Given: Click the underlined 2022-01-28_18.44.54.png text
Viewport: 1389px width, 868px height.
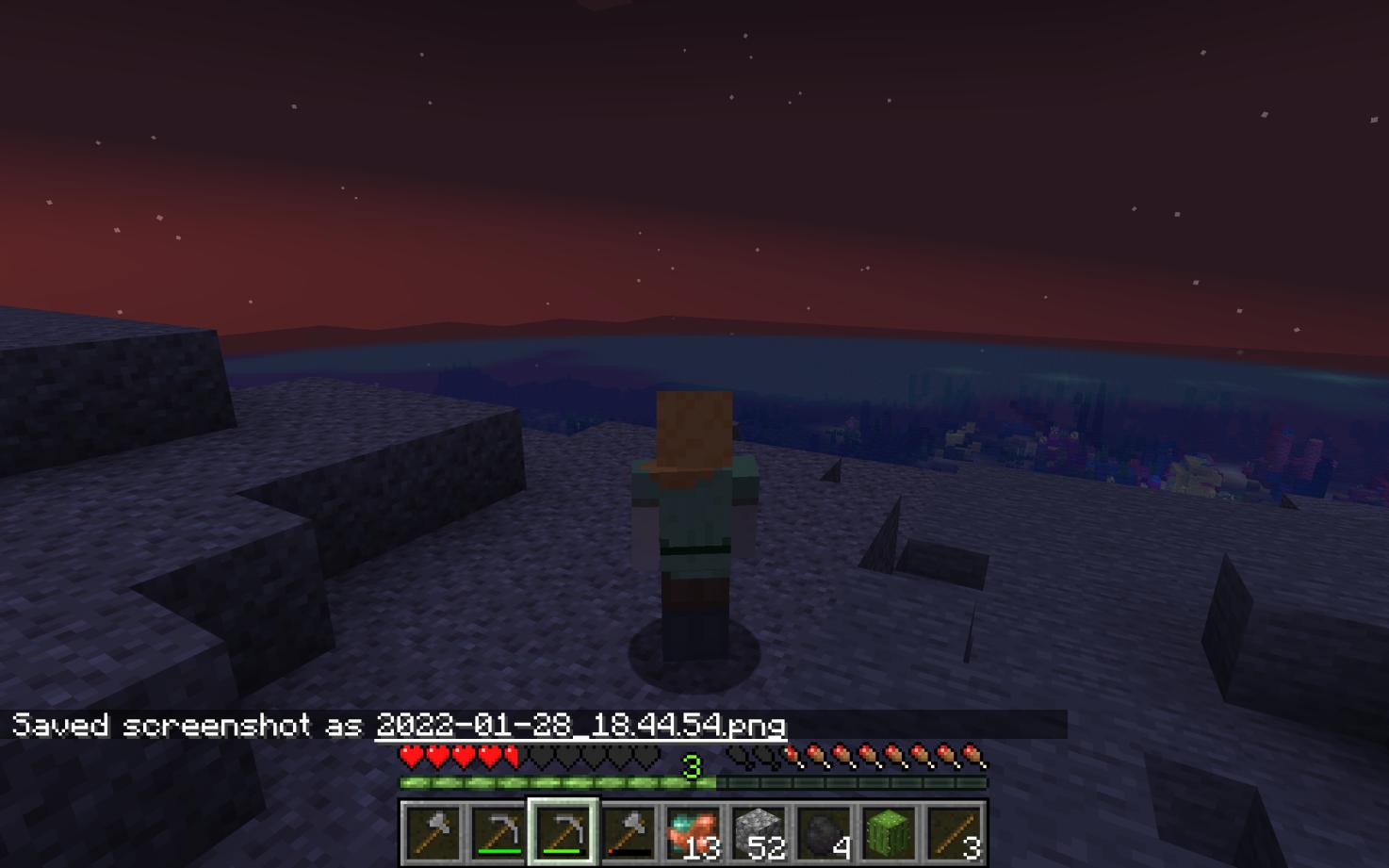Looking at the screenshot, I should [x=580, y=726].
